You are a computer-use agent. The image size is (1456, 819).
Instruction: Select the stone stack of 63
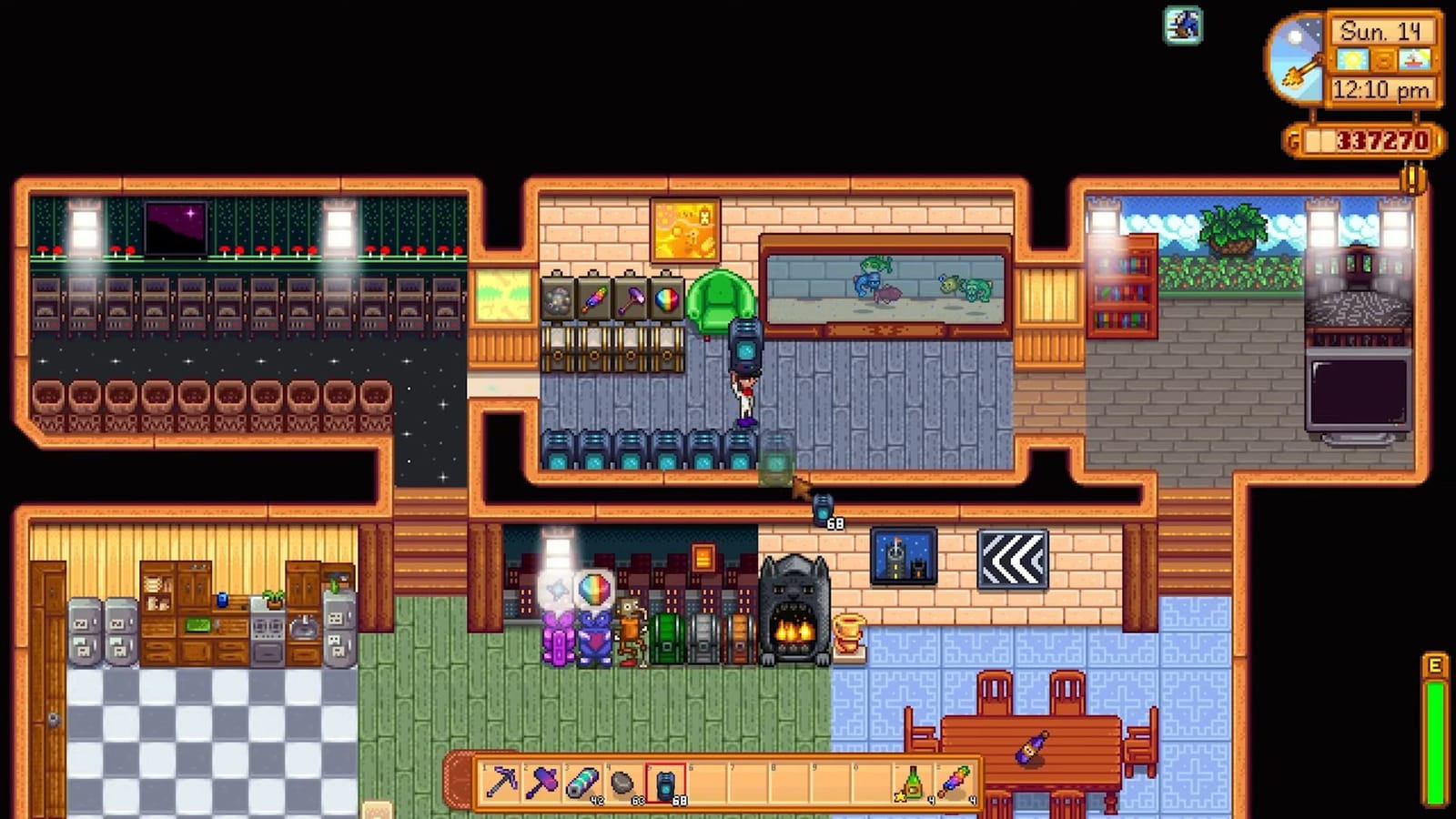pyautogui.click(x=622, y=780)
